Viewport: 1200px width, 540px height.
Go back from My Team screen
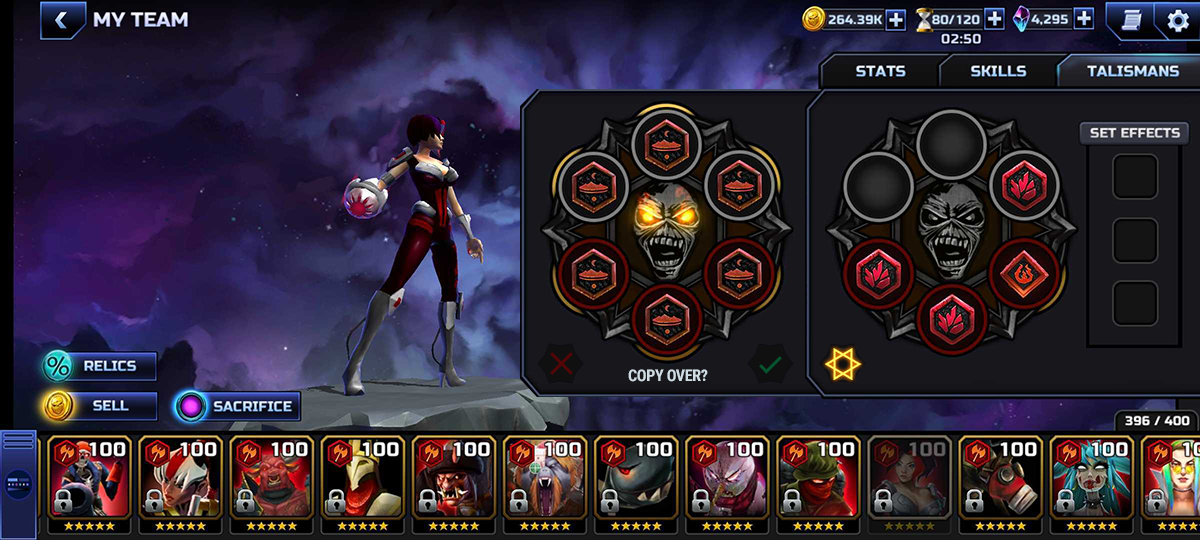62,20
